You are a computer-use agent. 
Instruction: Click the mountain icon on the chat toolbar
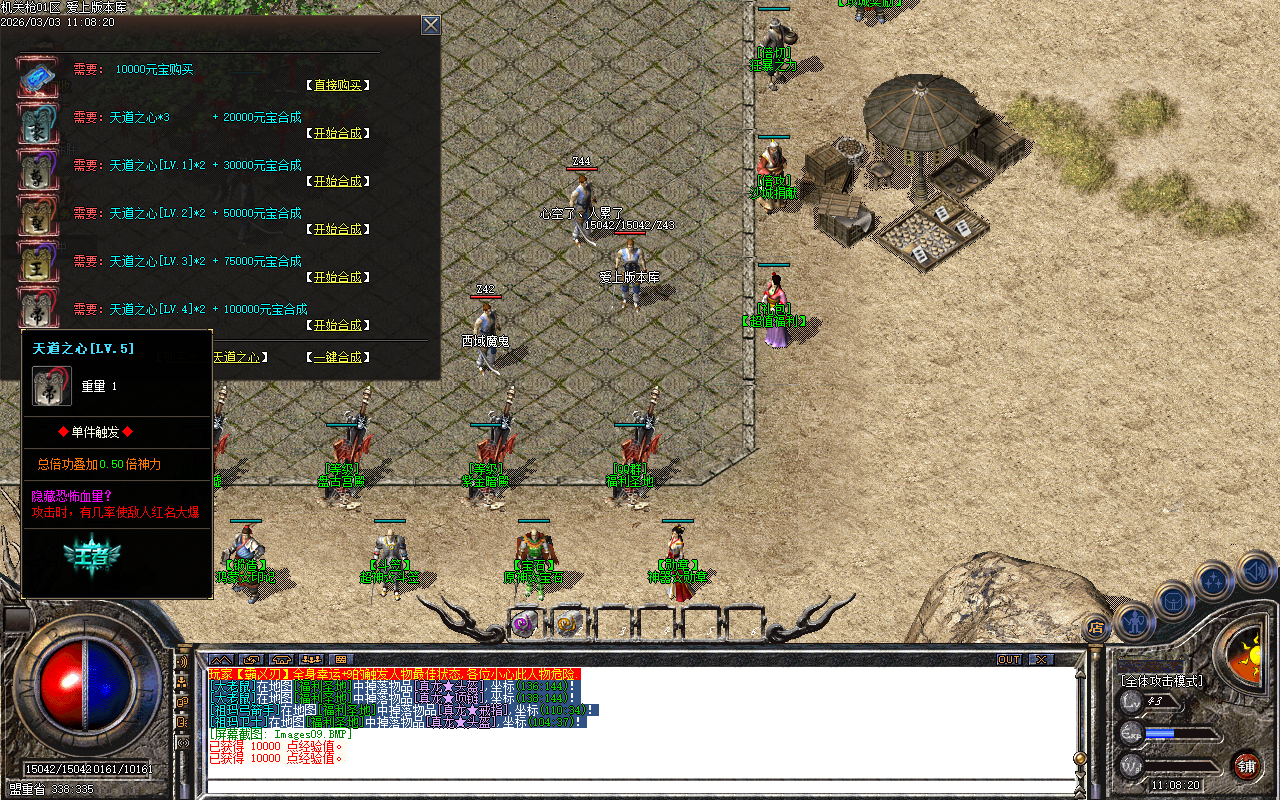coord(221,661)
